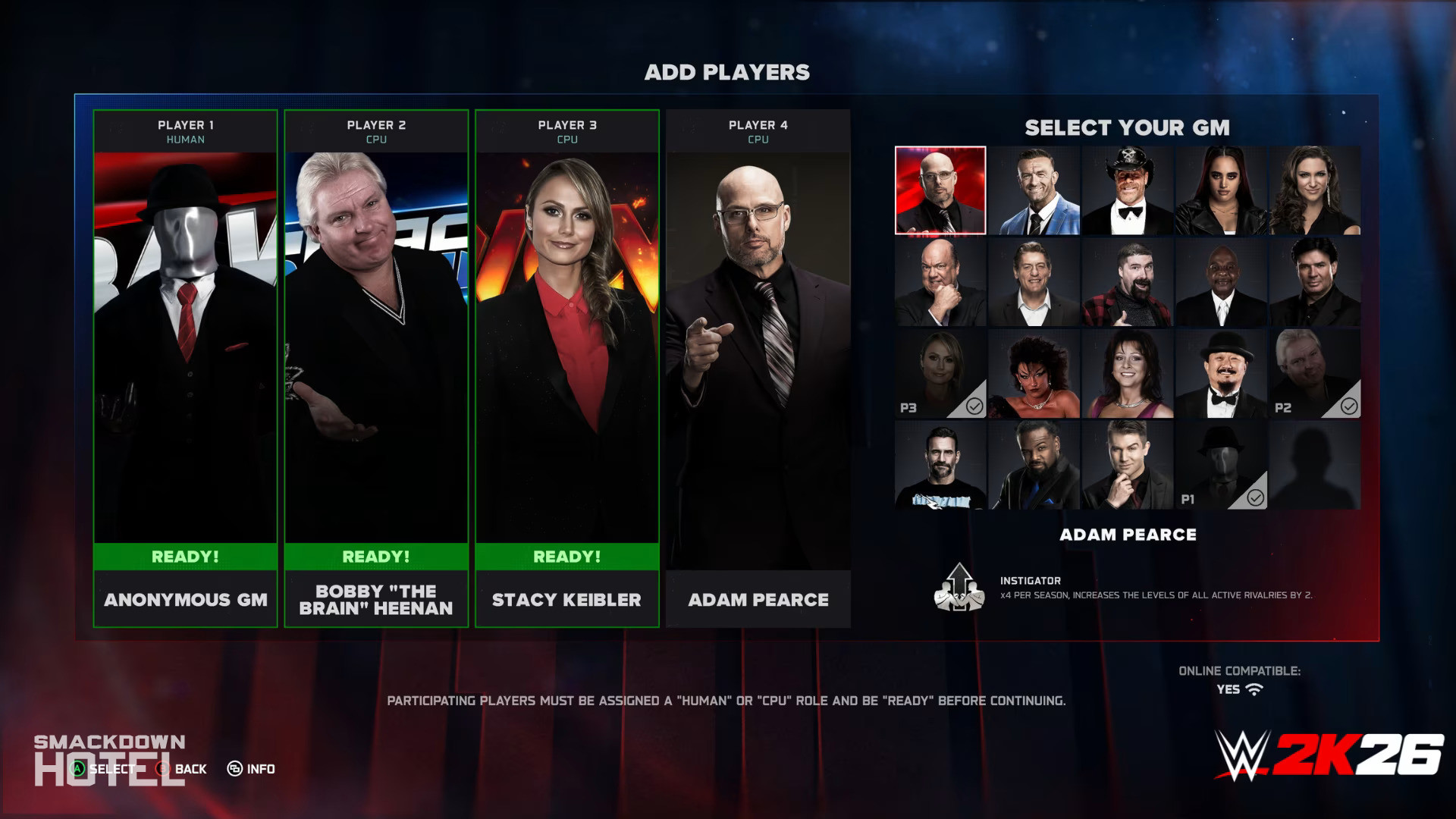Image resolution: width=1456 pixels, height=819 pixels.
Task: Select the smiling woman in purple top
Action: click(1128, 374)
